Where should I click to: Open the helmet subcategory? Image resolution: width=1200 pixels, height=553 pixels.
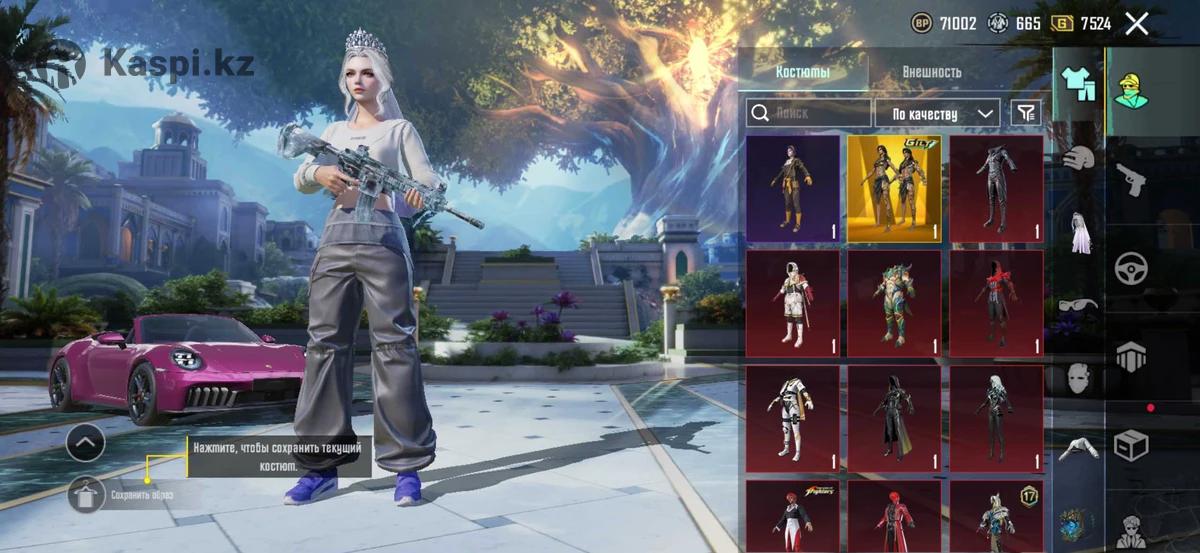click(x=1077, y=158)
